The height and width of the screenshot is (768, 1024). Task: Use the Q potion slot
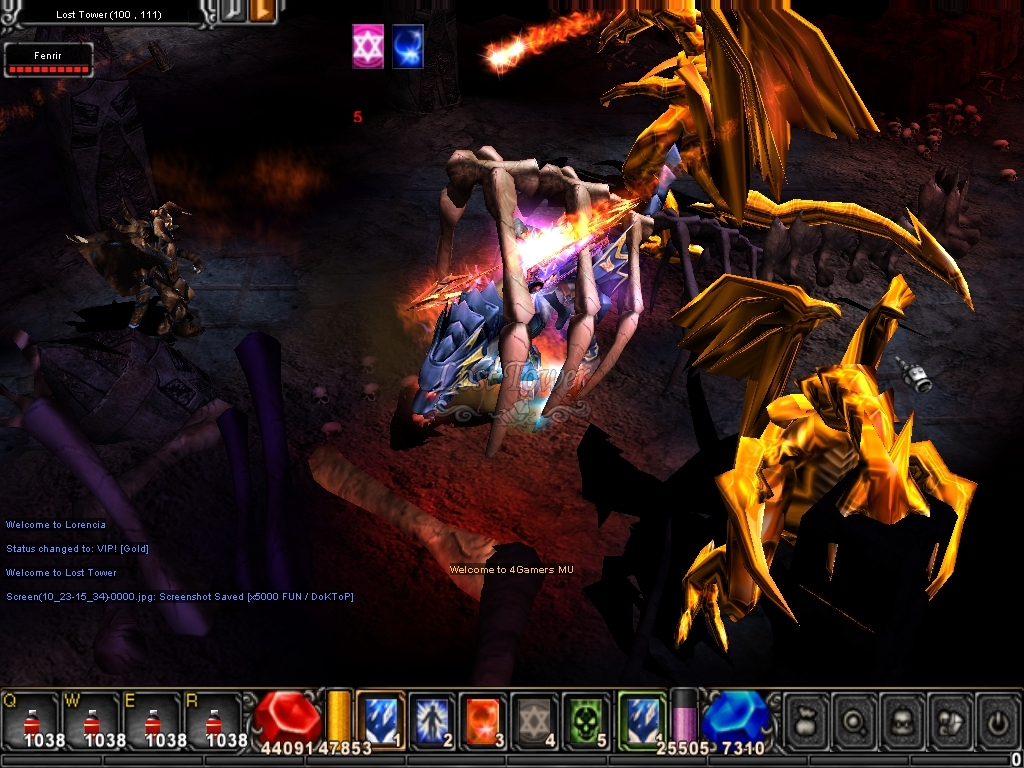coord(31,720)
